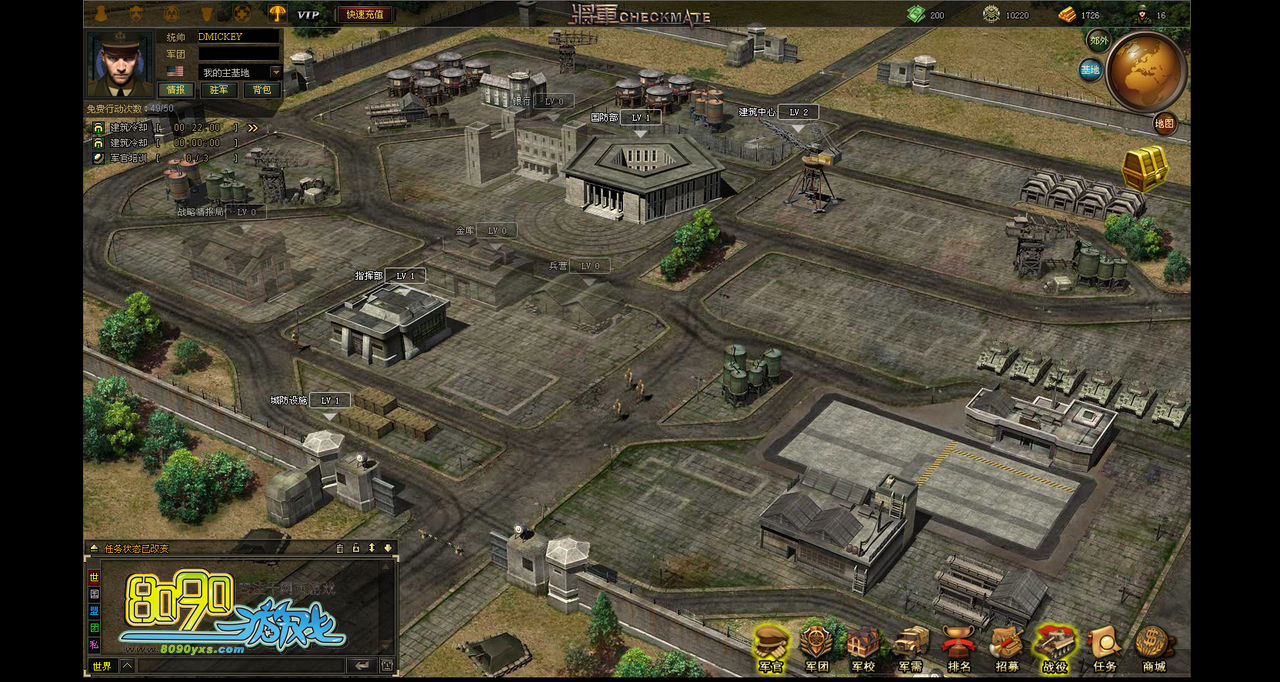Click the 驻军 garrison button
The width and height of the screenshot is (1280, 682).
[x=219, y=90]
